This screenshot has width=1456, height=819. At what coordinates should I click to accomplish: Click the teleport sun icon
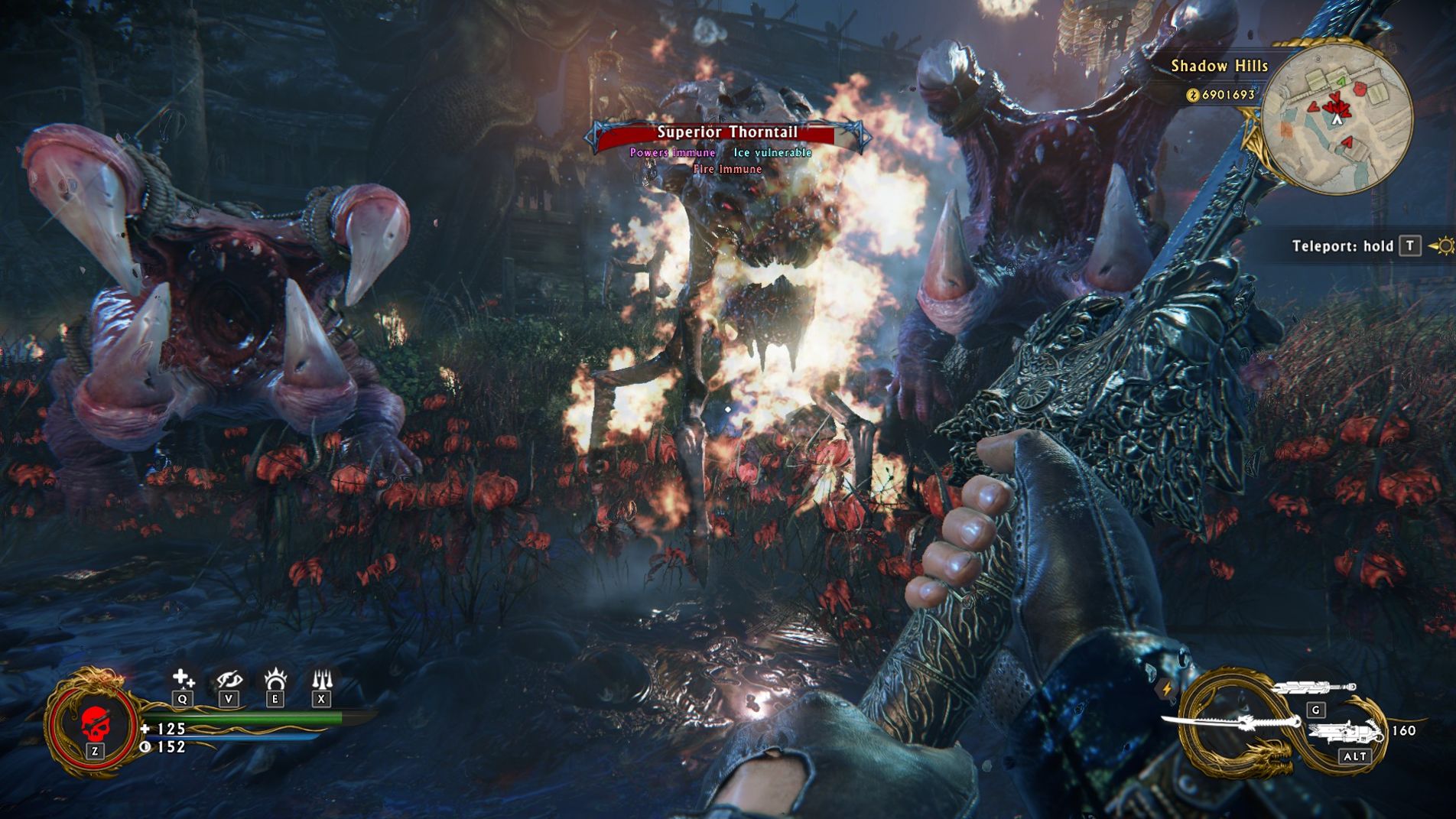[x=1443, y=246]
